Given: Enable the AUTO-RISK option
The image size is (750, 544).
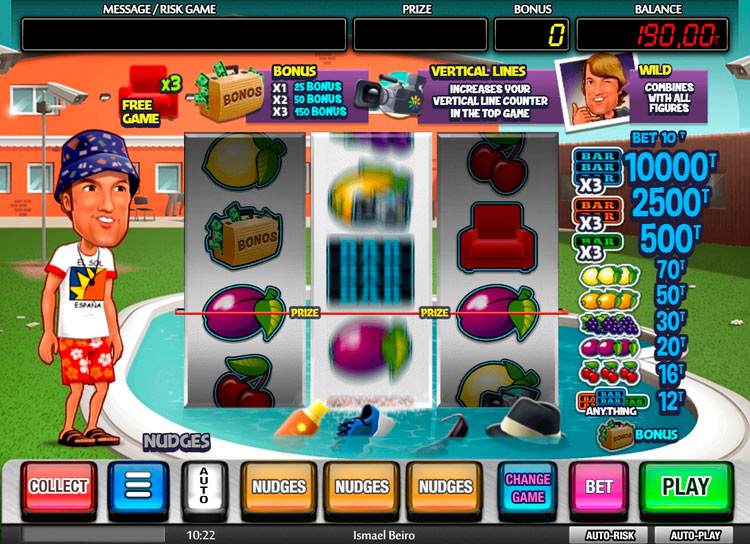Looking at the screenshot, I should (608, 535).
